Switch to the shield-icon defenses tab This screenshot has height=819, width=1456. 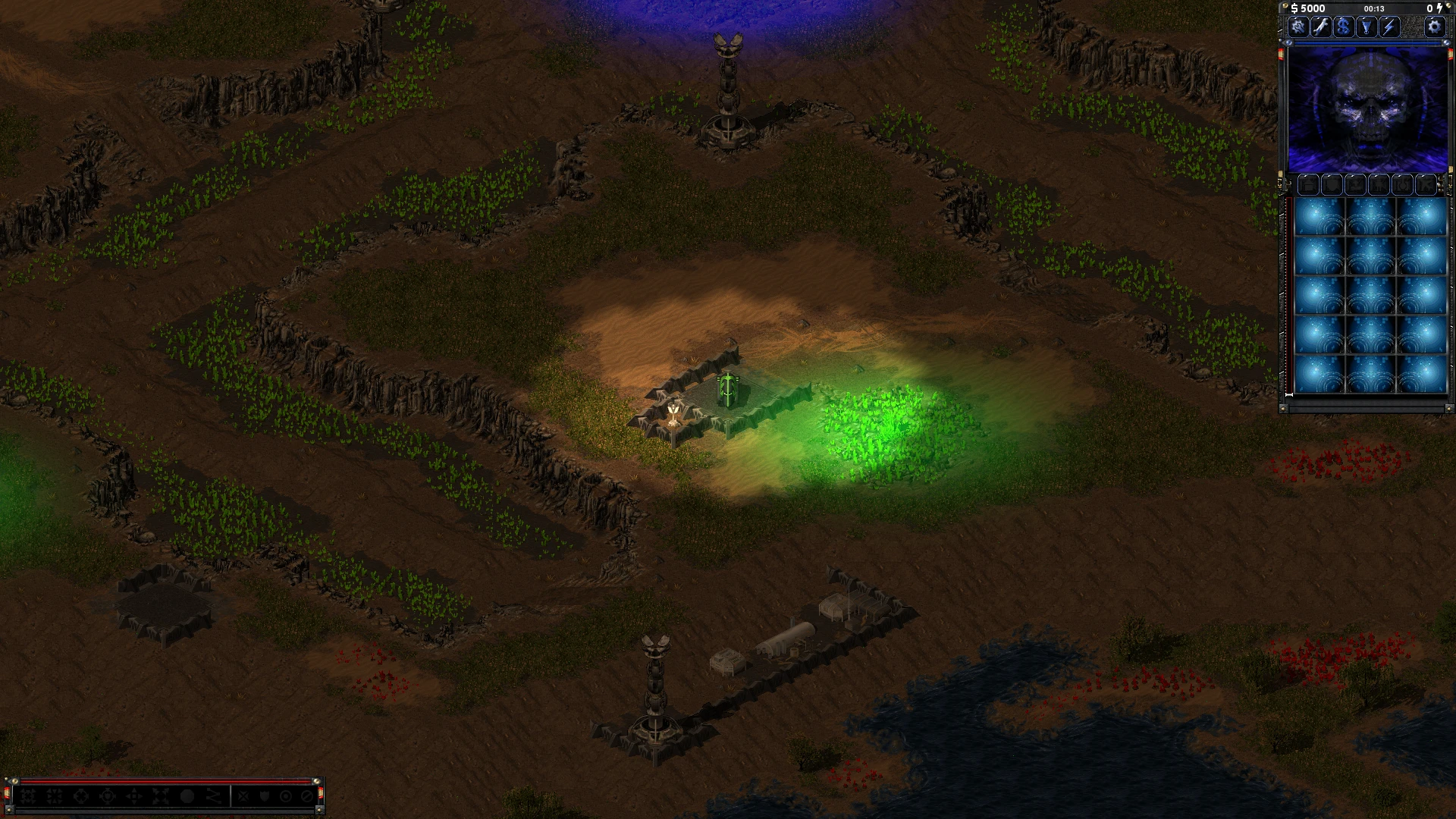click(x=1332, y=184)
